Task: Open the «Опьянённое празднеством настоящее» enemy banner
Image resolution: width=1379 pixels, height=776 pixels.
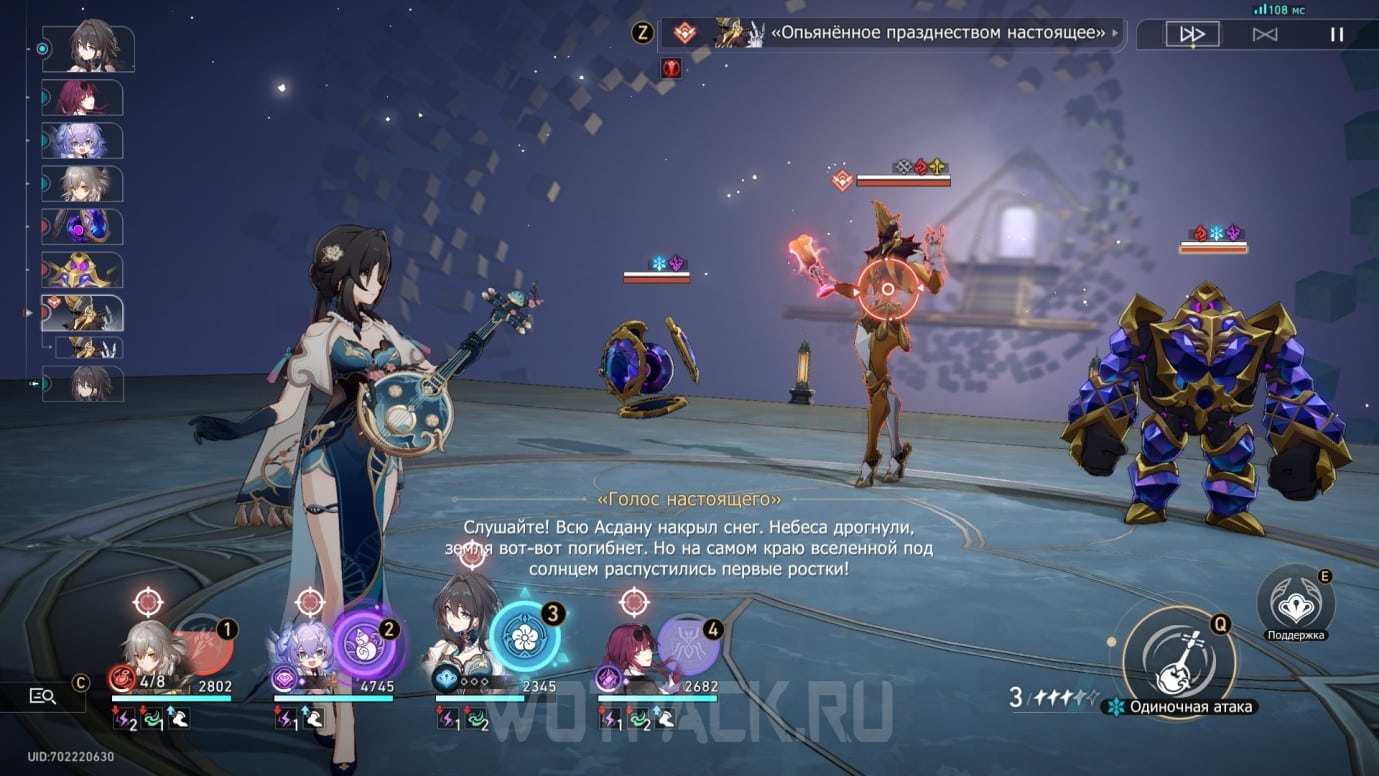Action: pyautogui.click(x=890, y=33)
